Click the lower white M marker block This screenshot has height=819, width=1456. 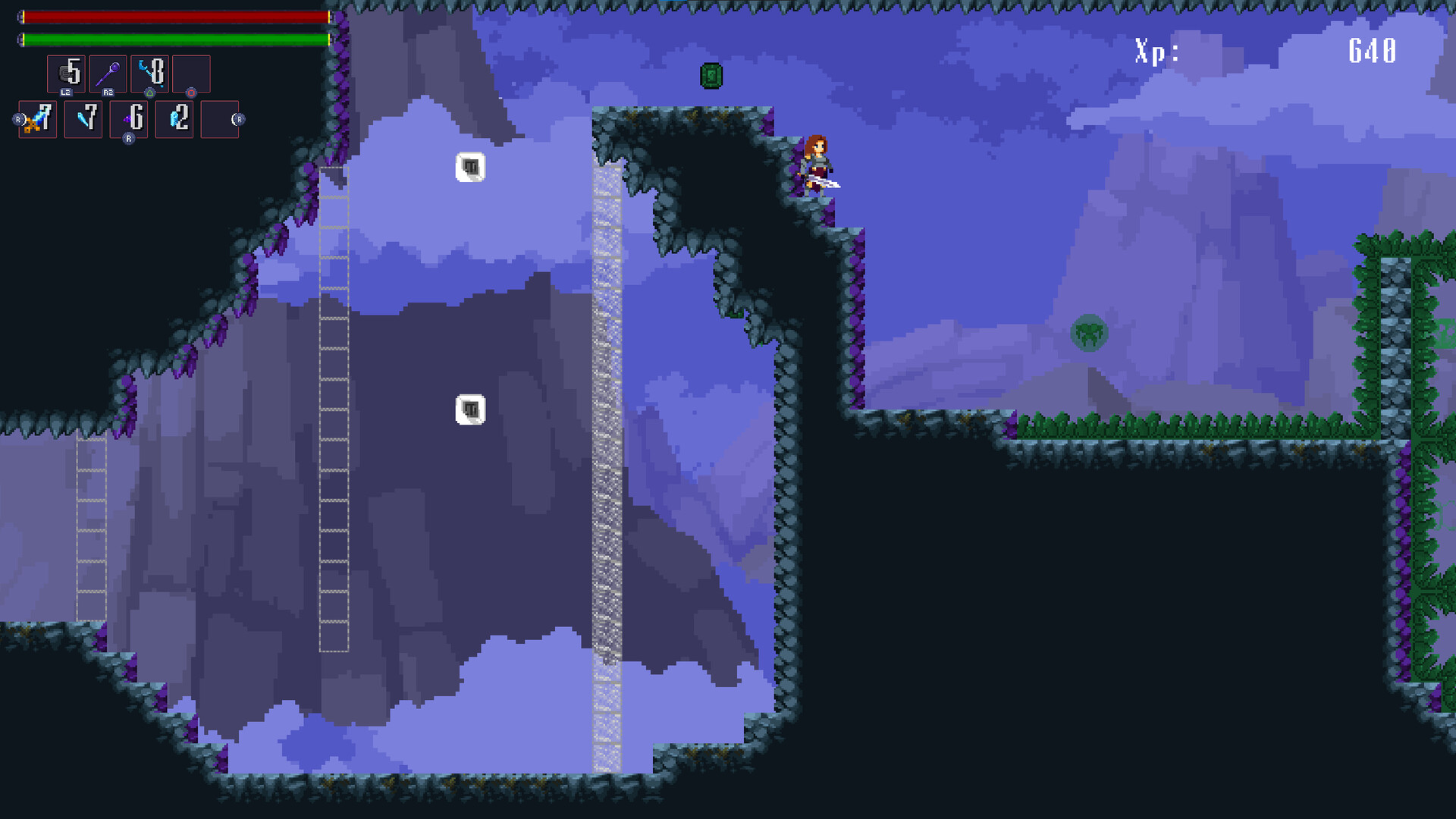point(469,408)
